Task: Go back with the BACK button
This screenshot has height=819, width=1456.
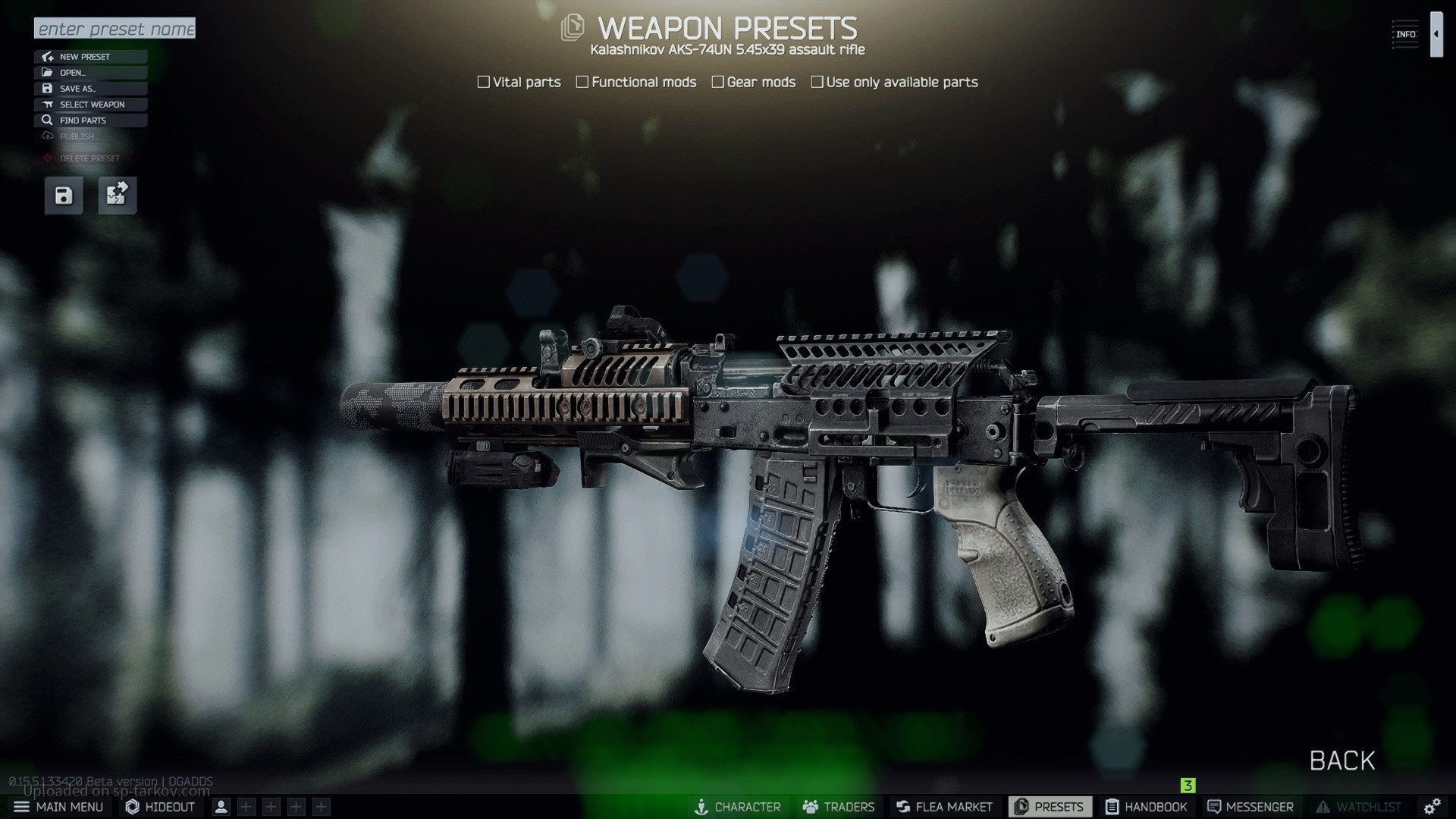Action: click(x=1341, y=761)
